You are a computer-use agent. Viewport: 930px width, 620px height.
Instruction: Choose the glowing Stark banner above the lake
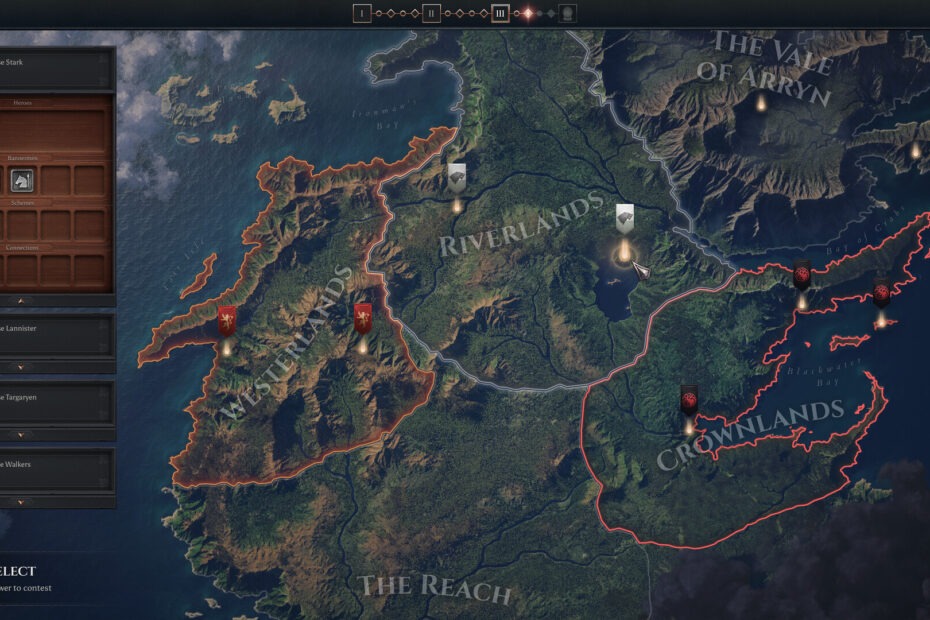point(624,219)
